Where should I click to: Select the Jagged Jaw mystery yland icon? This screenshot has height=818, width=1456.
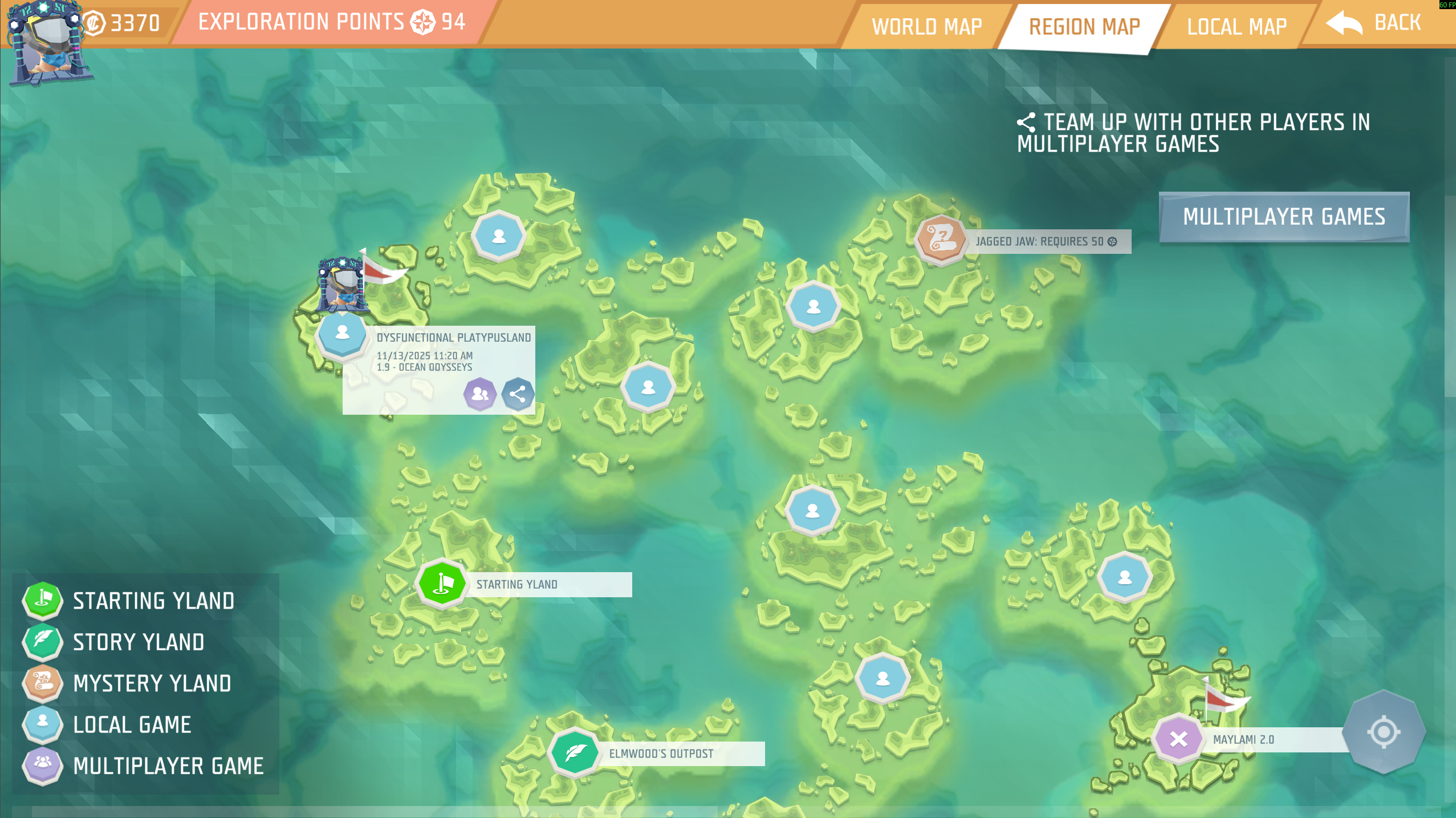click(x=940, y=241)
